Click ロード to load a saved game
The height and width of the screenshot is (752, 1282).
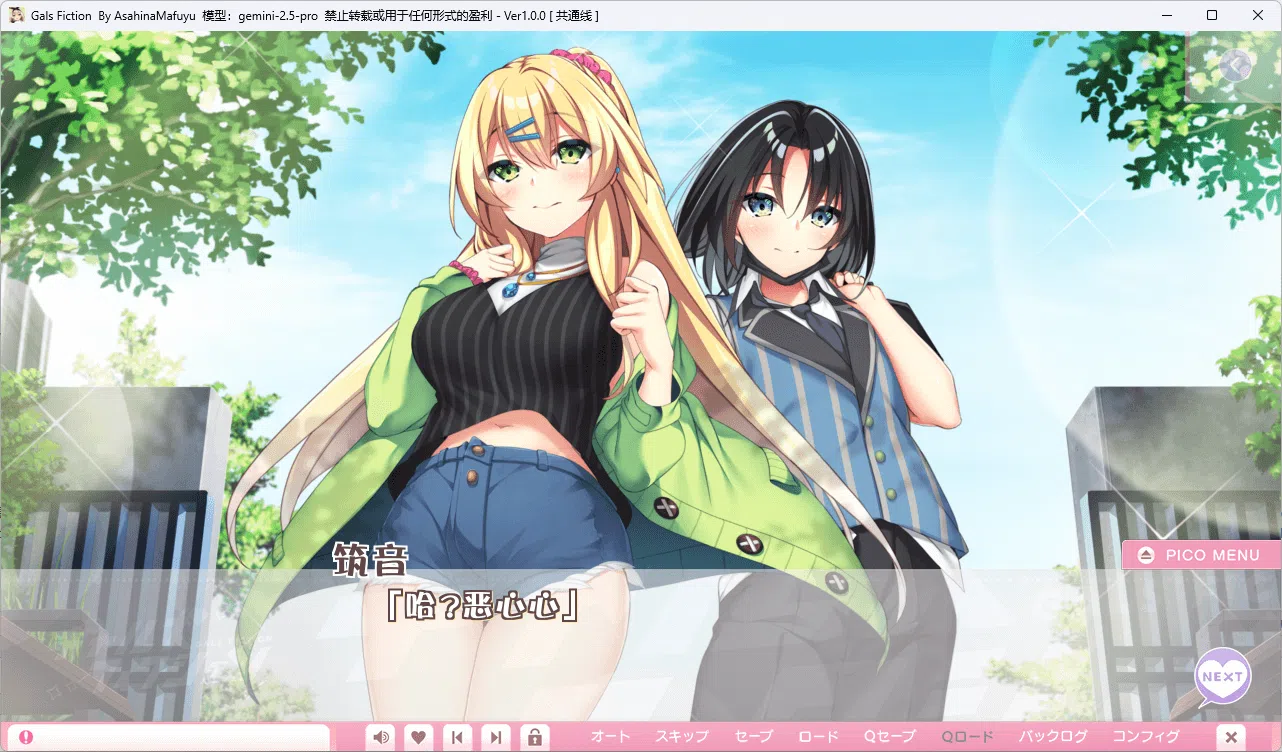[x=817, y=736]
